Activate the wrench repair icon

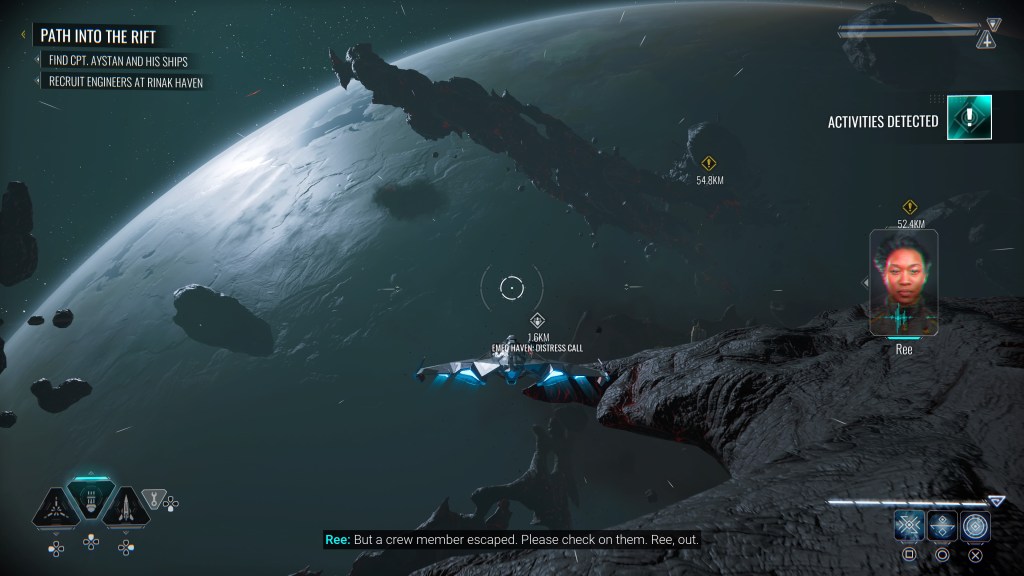153,497
